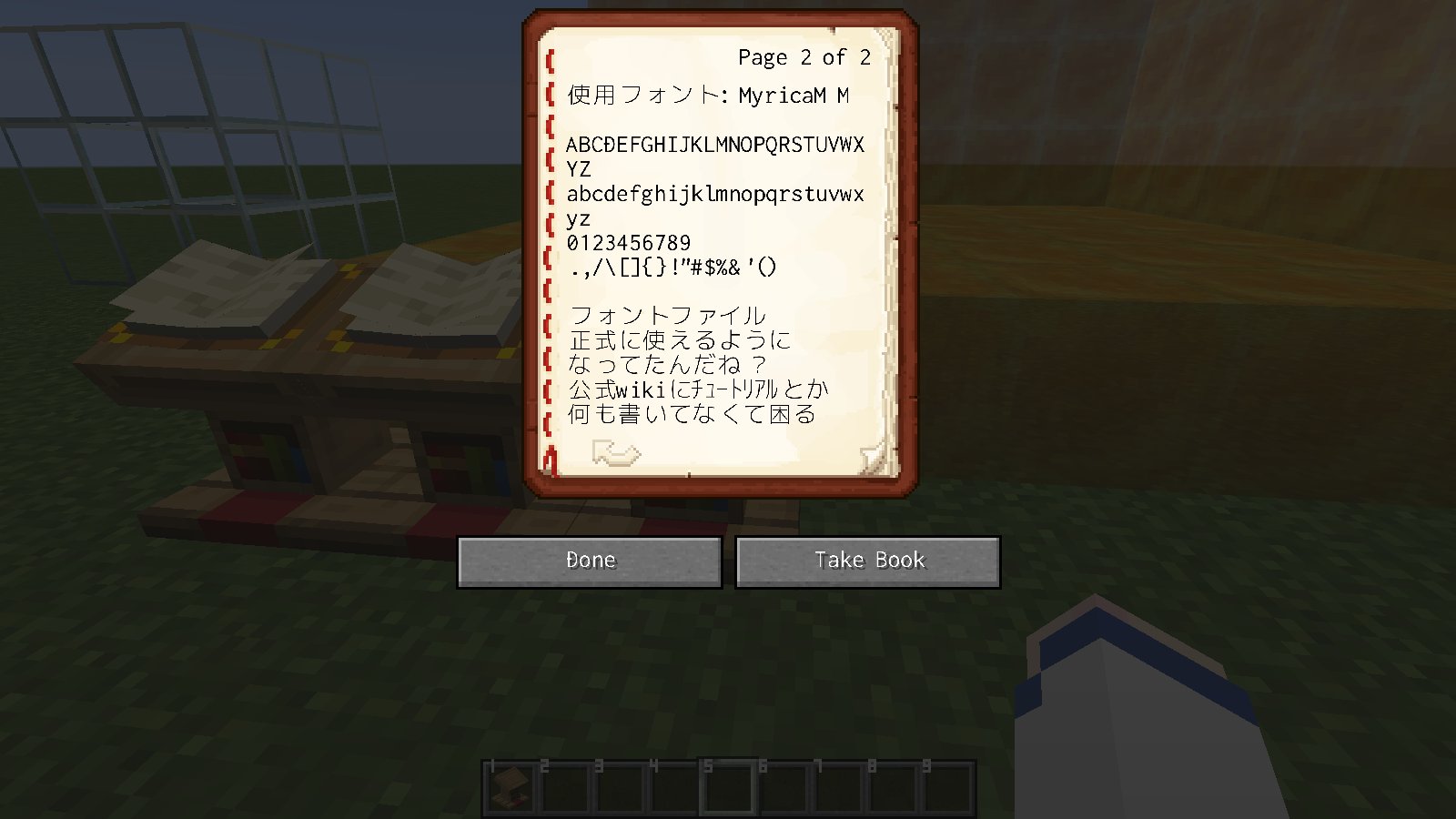
Task: Click hotbar slot 2 next to the lectern
Action: coord(564,784)
